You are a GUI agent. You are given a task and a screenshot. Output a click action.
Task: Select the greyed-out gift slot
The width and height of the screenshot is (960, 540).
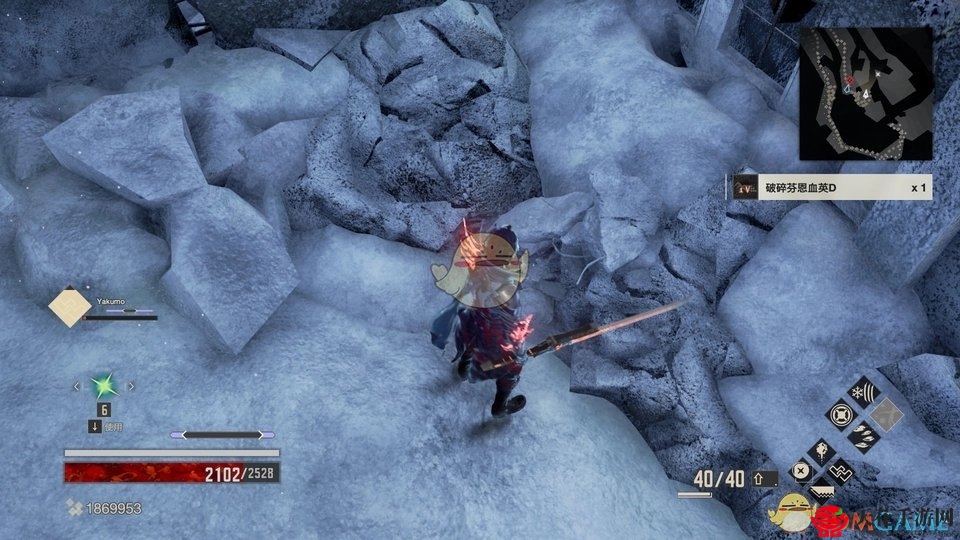[886, 413]
